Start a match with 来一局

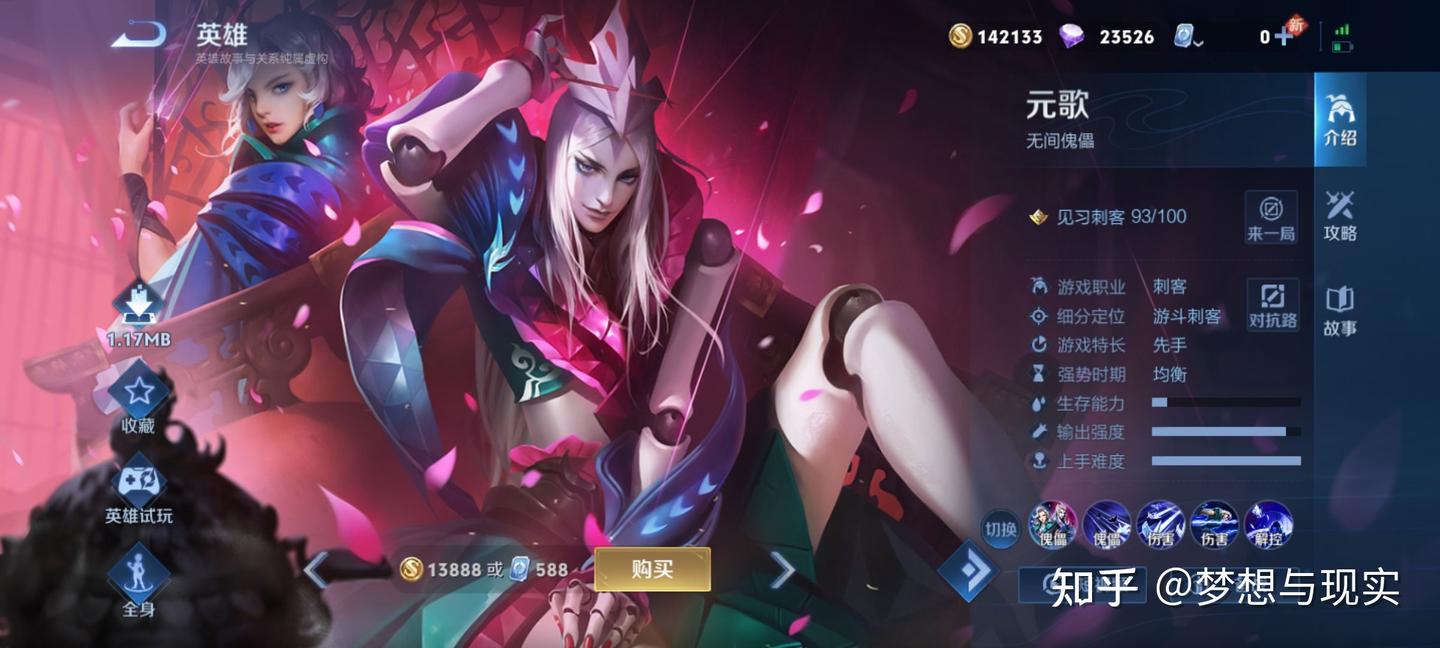pos(1271,217)
